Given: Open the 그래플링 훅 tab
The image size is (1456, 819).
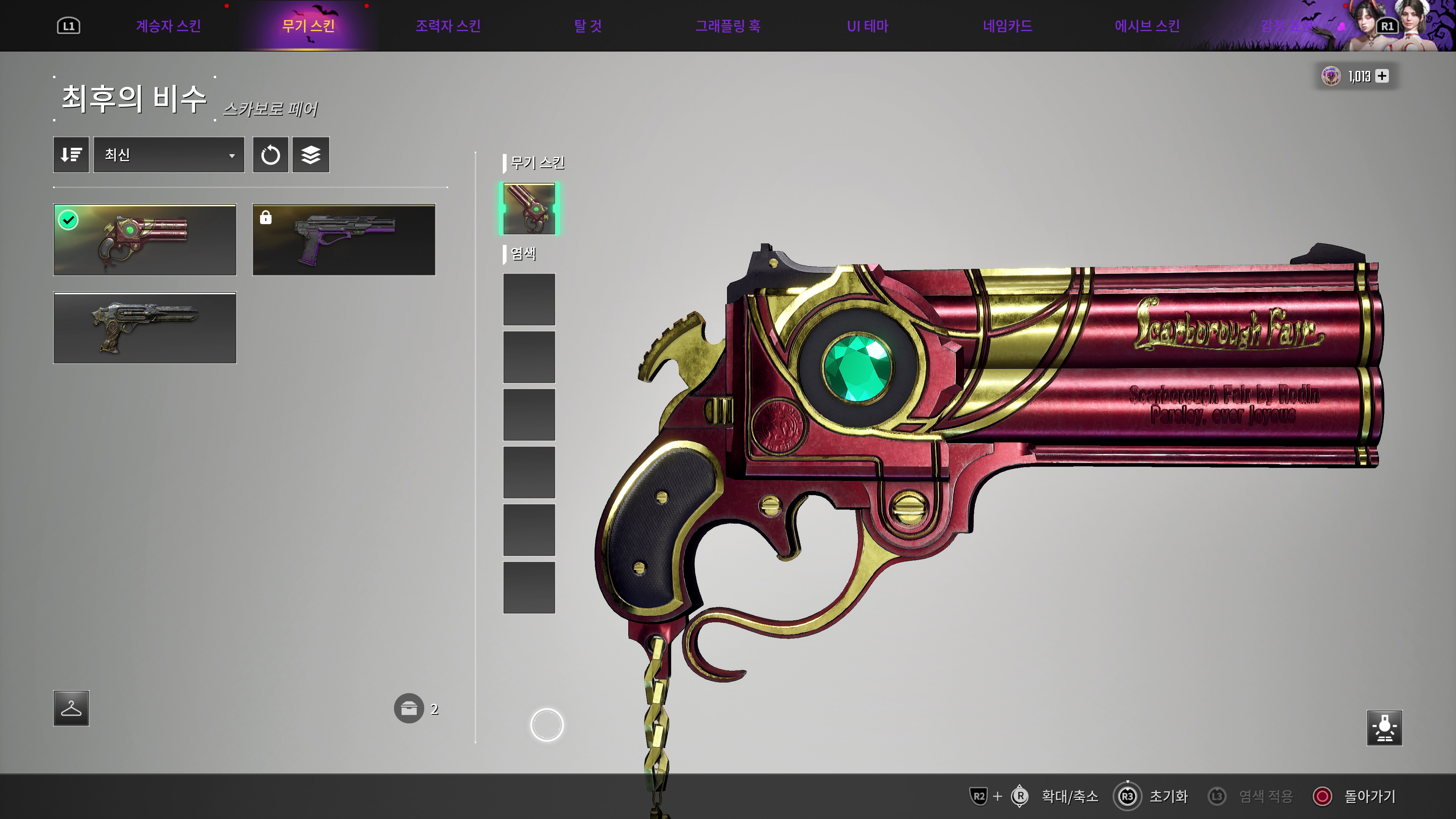Looking at the screenshot, I should click(x=728, y=26).
